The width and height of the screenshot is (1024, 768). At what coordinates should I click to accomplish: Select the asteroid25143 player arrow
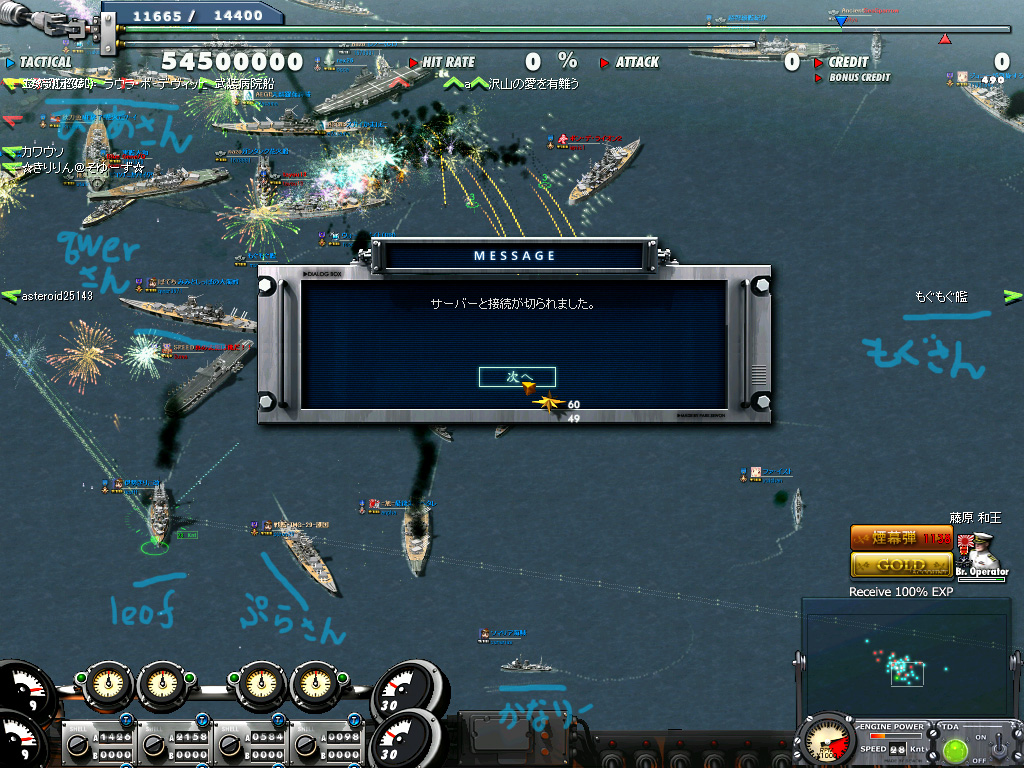coord(11,296)
